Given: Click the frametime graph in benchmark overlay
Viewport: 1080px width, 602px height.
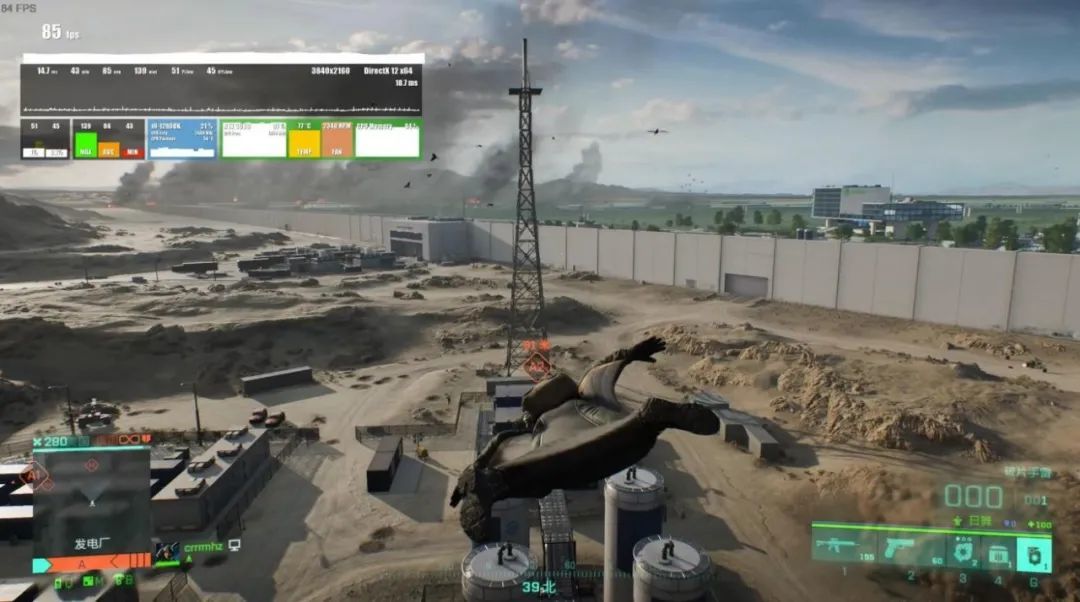Looking at the screenshot, I should (x=220, y=104).
